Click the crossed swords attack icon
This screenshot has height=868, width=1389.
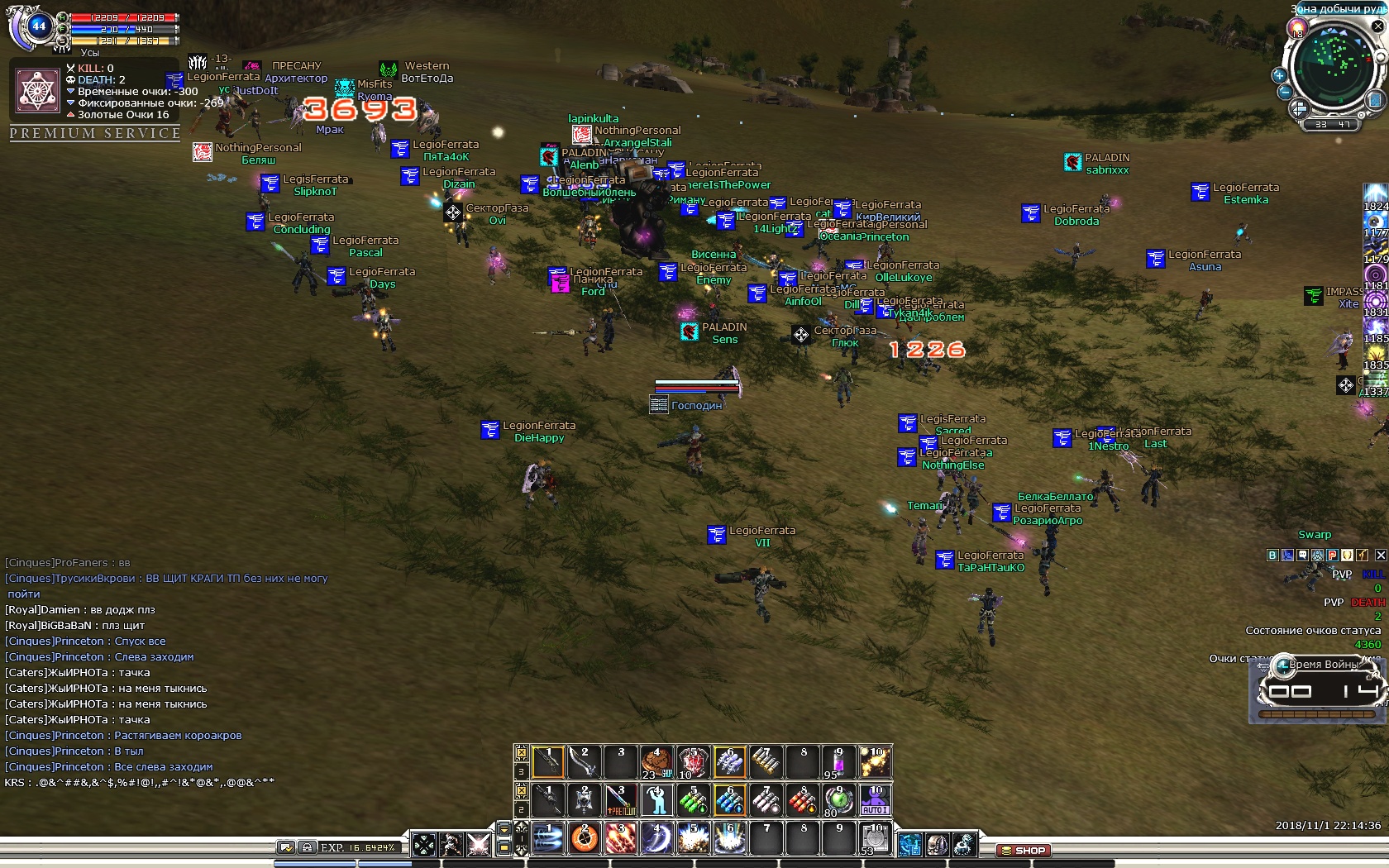click(x=478, y=844)
